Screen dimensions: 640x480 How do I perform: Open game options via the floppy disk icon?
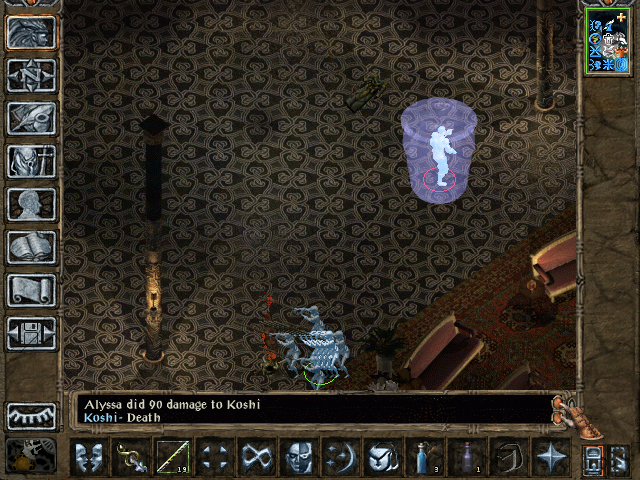click(31, 333)
